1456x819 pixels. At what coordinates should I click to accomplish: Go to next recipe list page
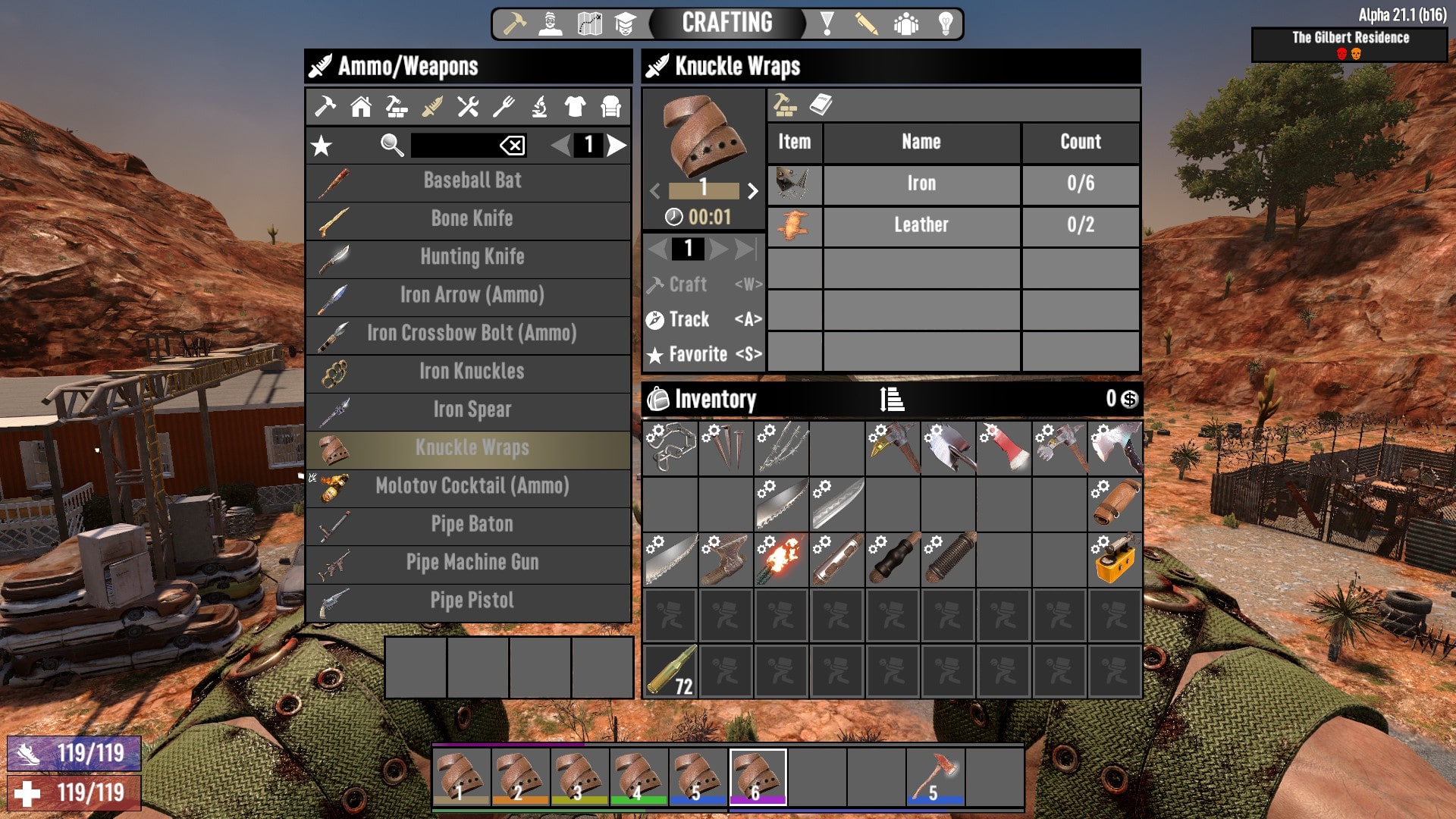(x=617, y=145)
